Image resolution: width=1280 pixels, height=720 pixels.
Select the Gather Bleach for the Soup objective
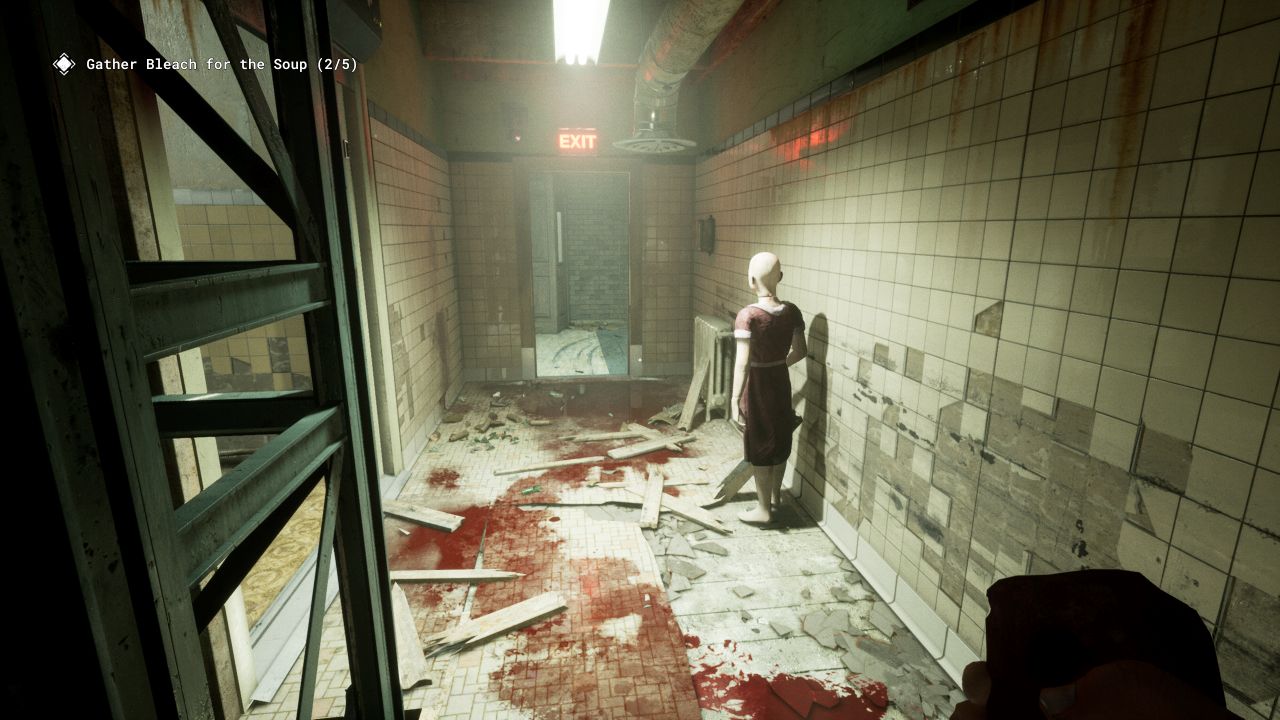tap(221, 65)
